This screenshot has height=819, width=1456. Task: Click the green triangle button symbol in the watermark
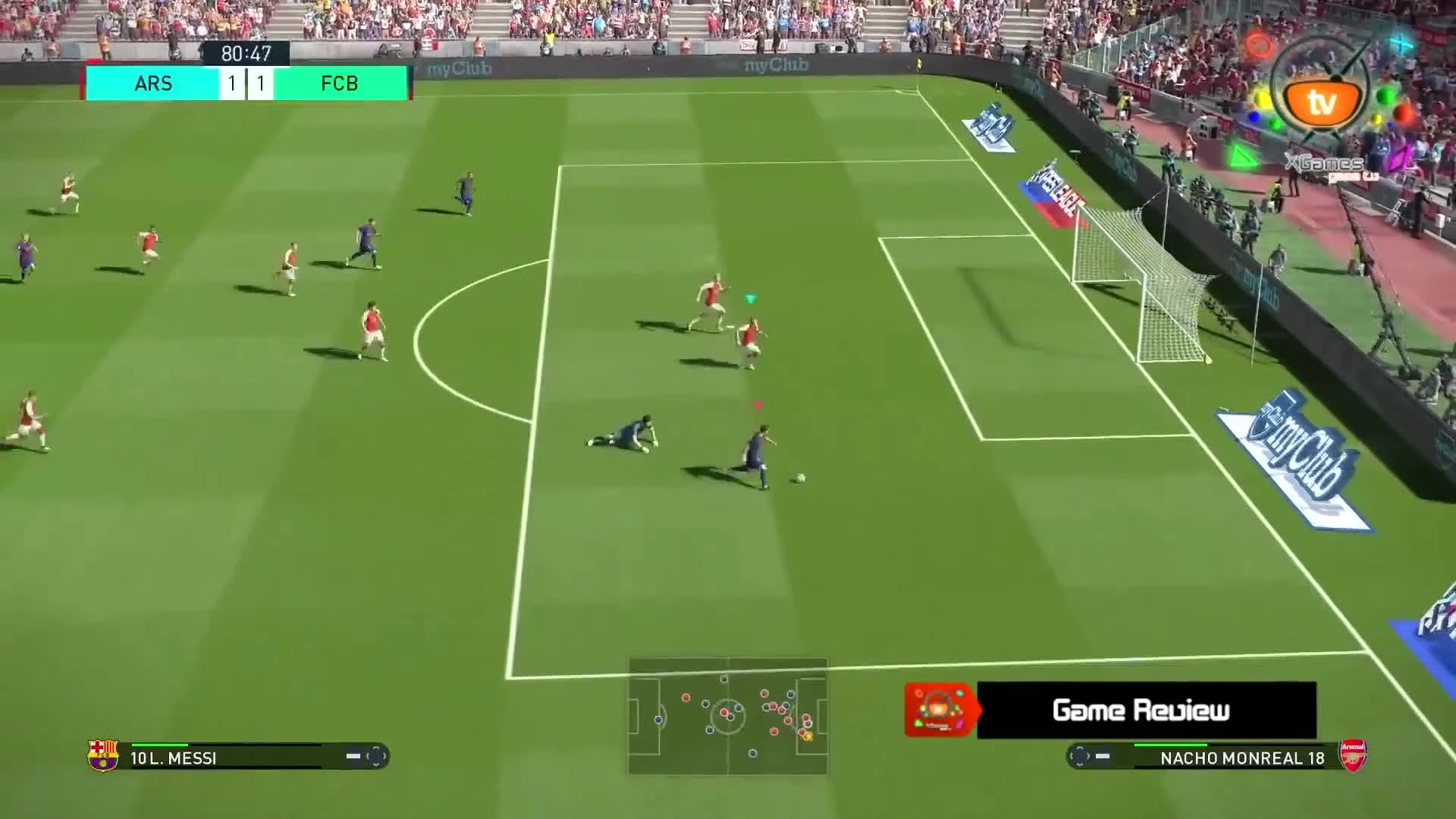click(1243, 155)
